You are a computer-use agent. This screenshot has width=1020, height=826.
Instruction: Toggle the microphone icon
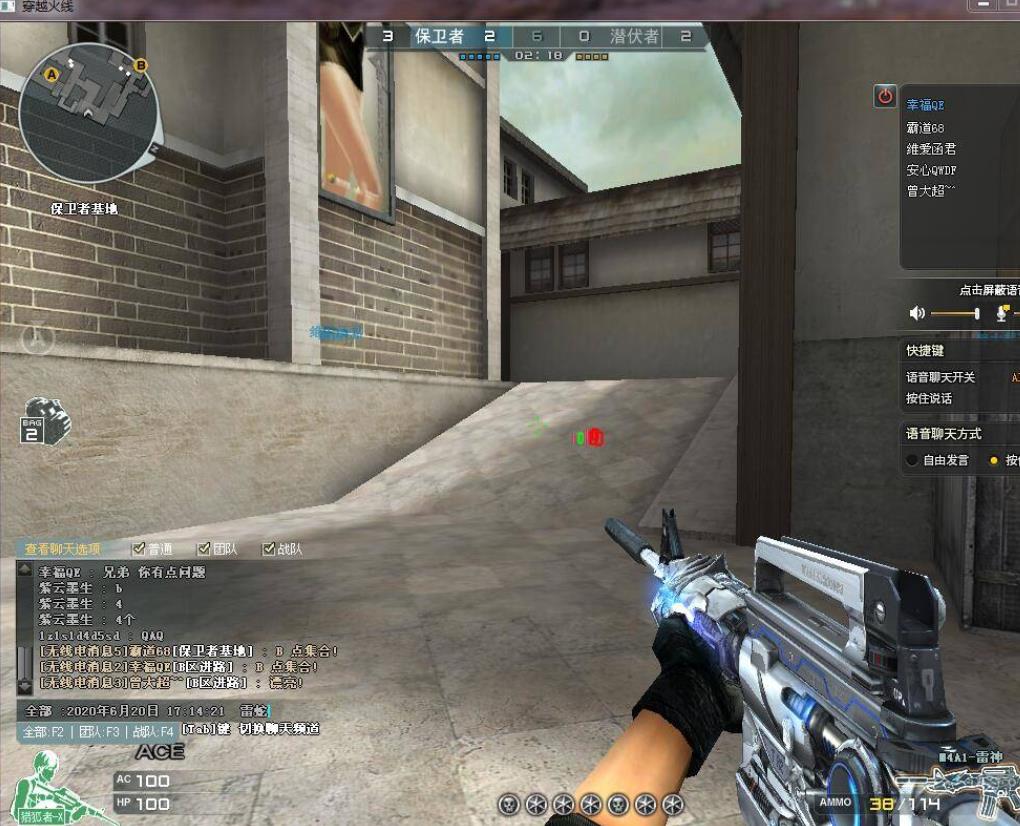click(1003, 314)
